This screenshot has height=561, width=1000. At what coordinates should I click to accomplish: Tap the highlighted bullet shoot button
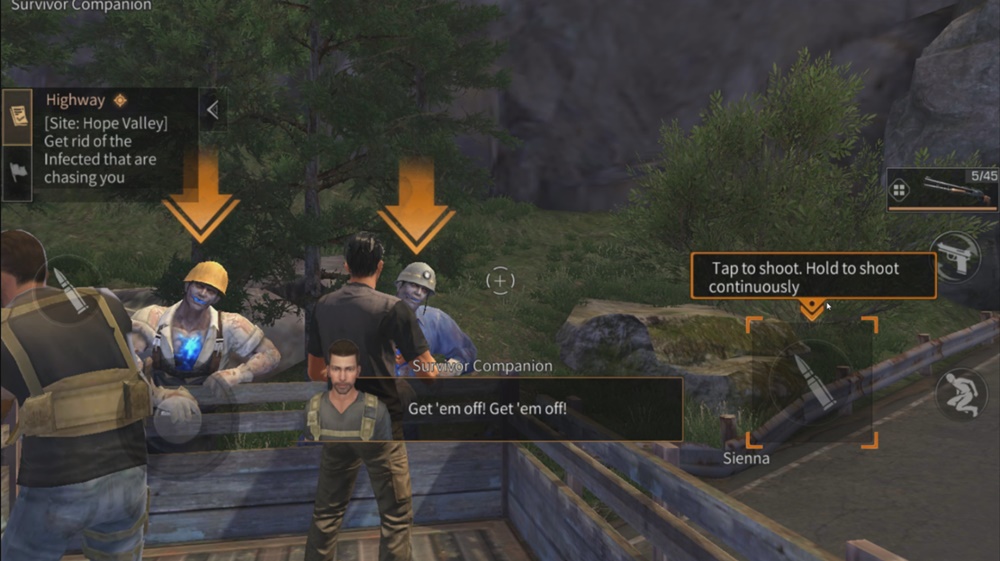click(x=812, y=382)
